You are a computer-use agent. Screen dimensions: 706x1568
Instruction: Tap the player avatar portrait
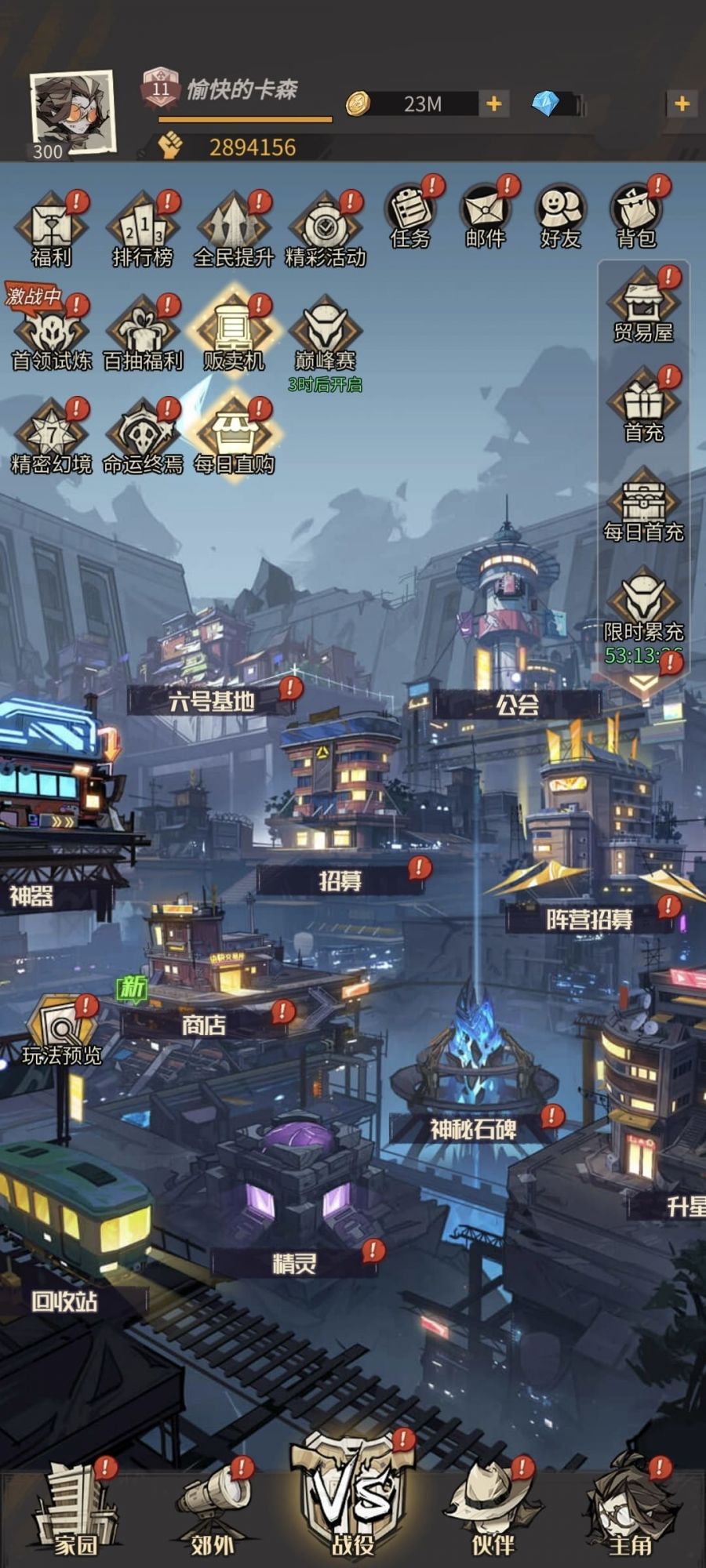(x=72, y=112)
